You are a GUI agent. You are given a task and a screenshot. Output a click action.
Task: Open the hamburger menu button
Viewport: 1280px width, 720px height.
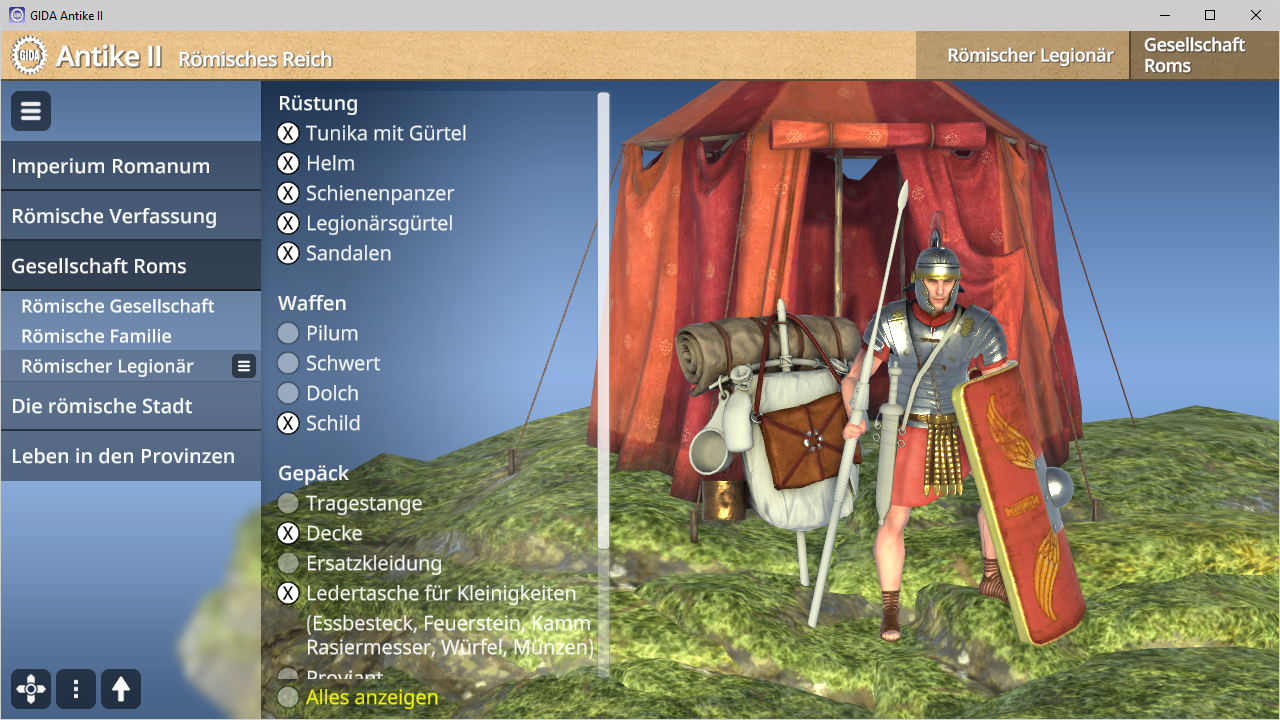click(31, 111)
